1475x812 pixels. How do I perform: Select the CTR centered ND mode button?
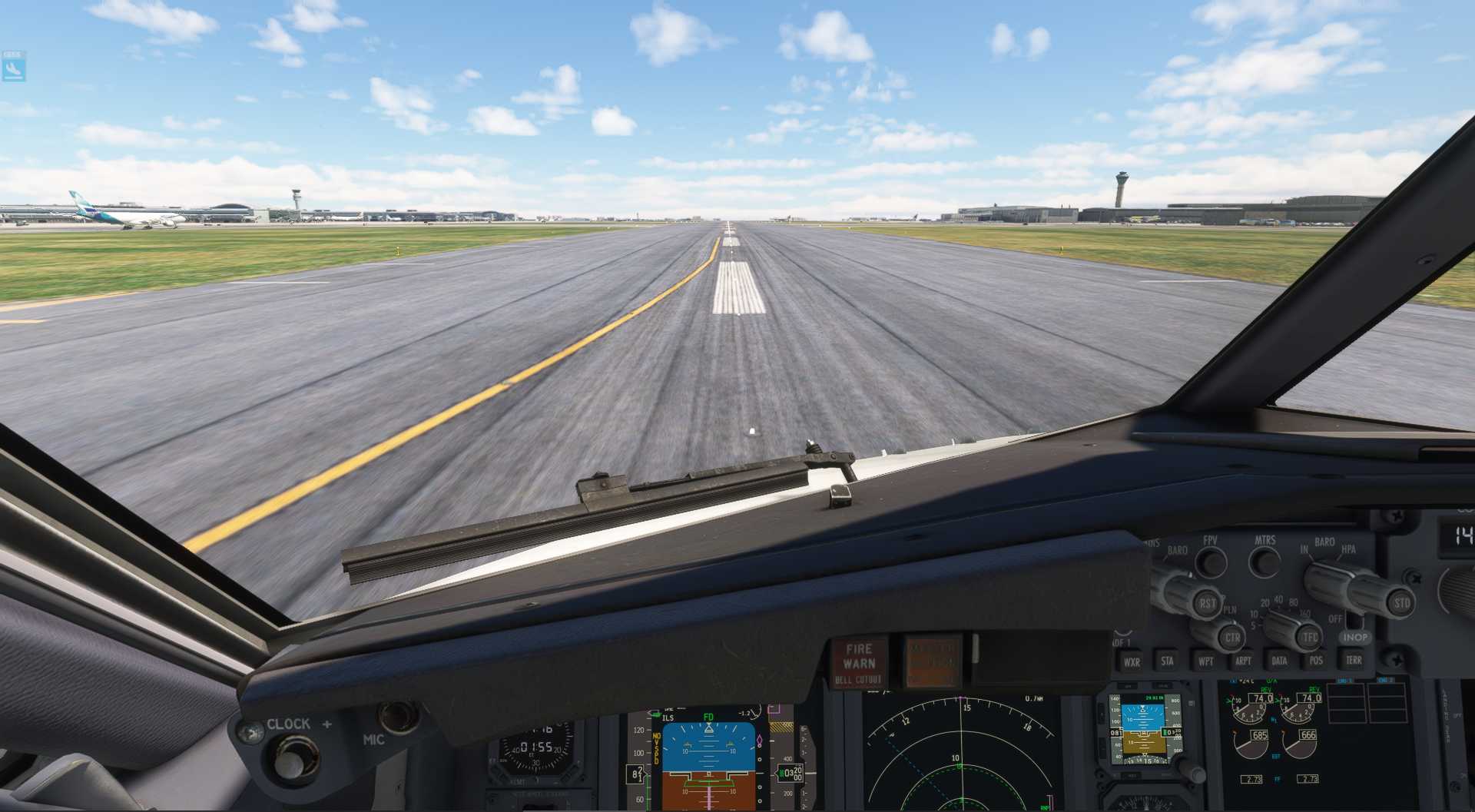pyautogui.click(x=1232, y=638)
